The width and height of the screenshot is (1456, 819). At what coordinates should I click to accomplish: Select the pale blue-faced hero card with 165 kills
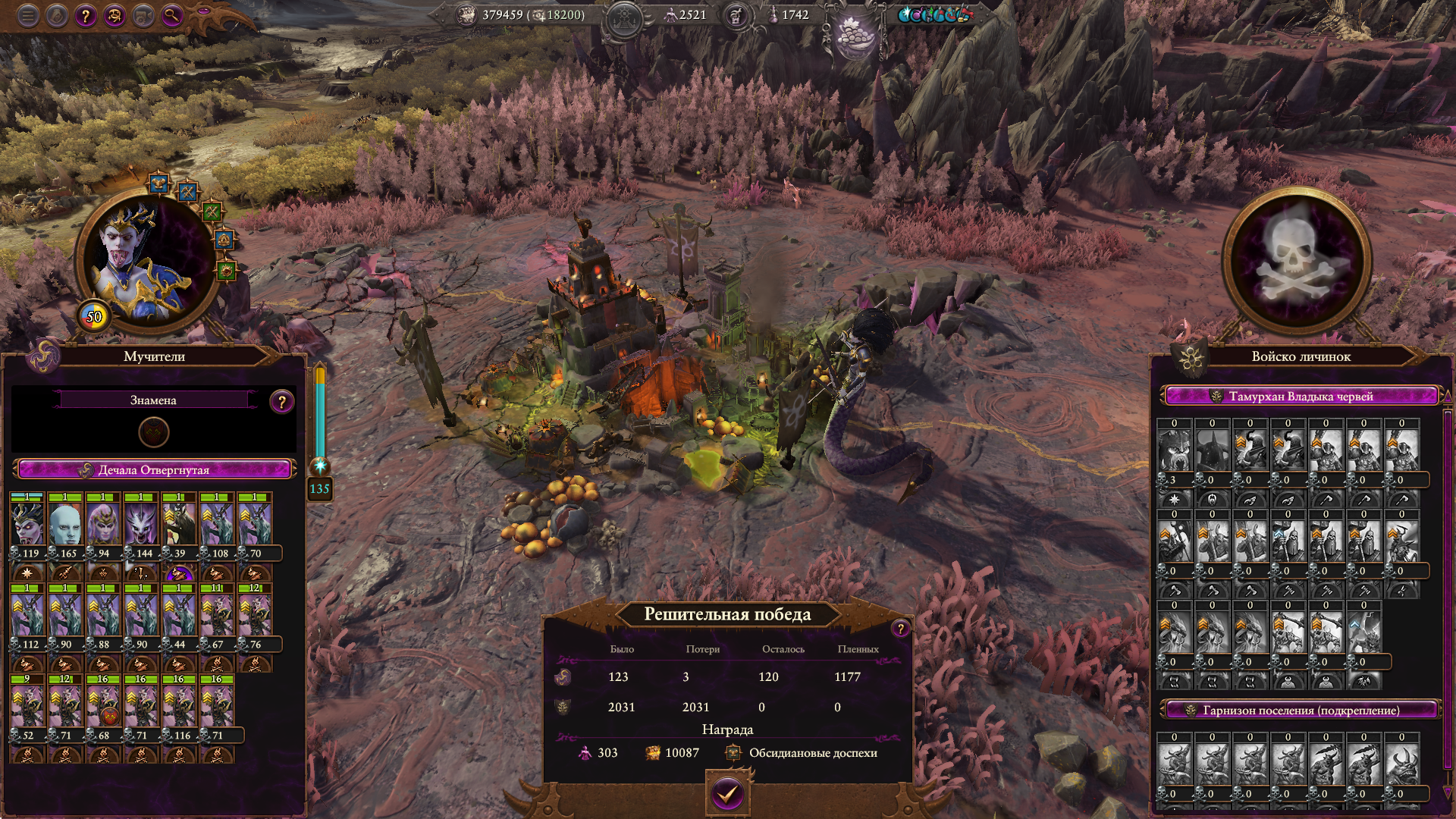pos(65,524)
